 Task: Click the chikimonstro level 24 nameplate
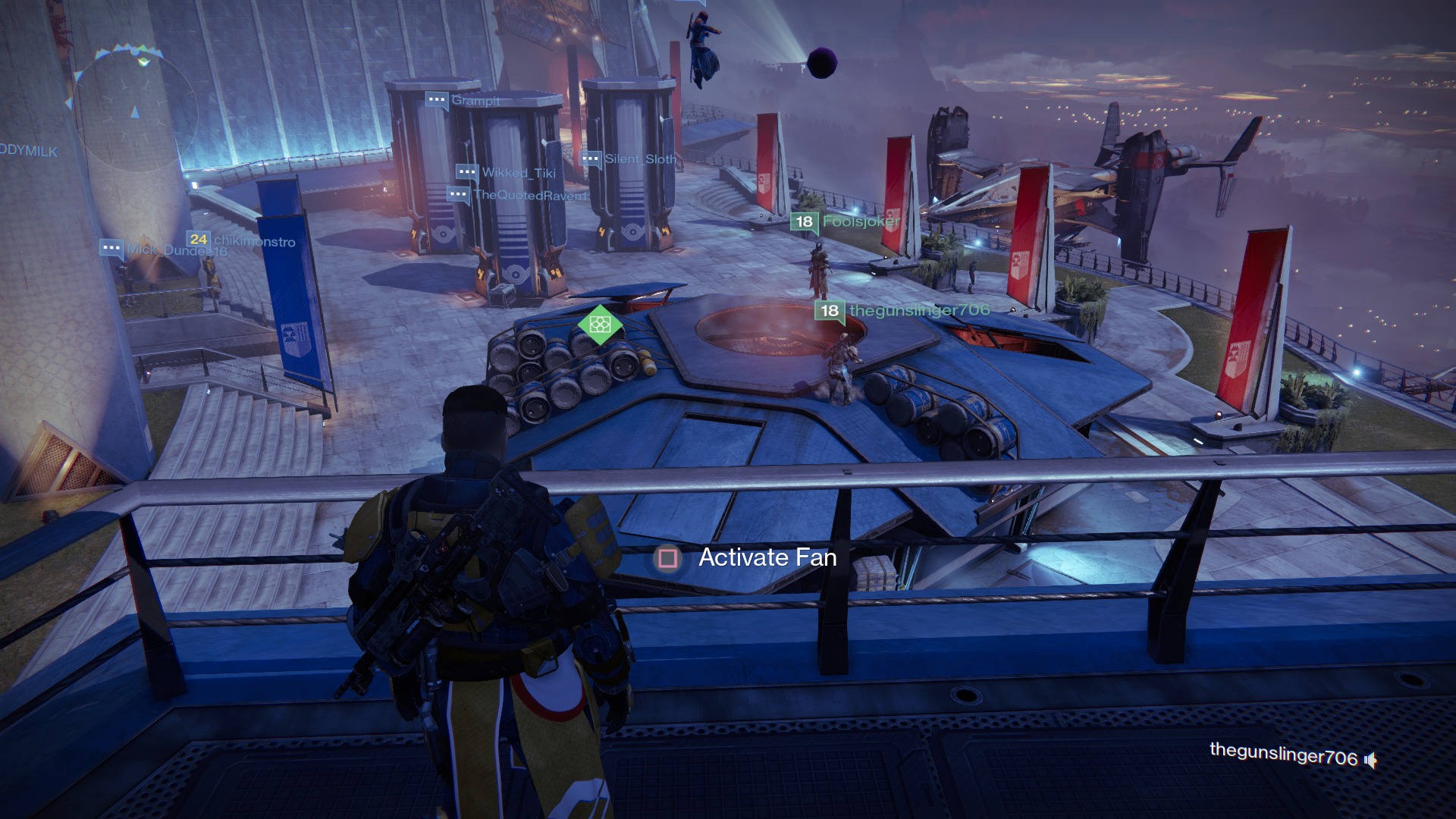241,240
